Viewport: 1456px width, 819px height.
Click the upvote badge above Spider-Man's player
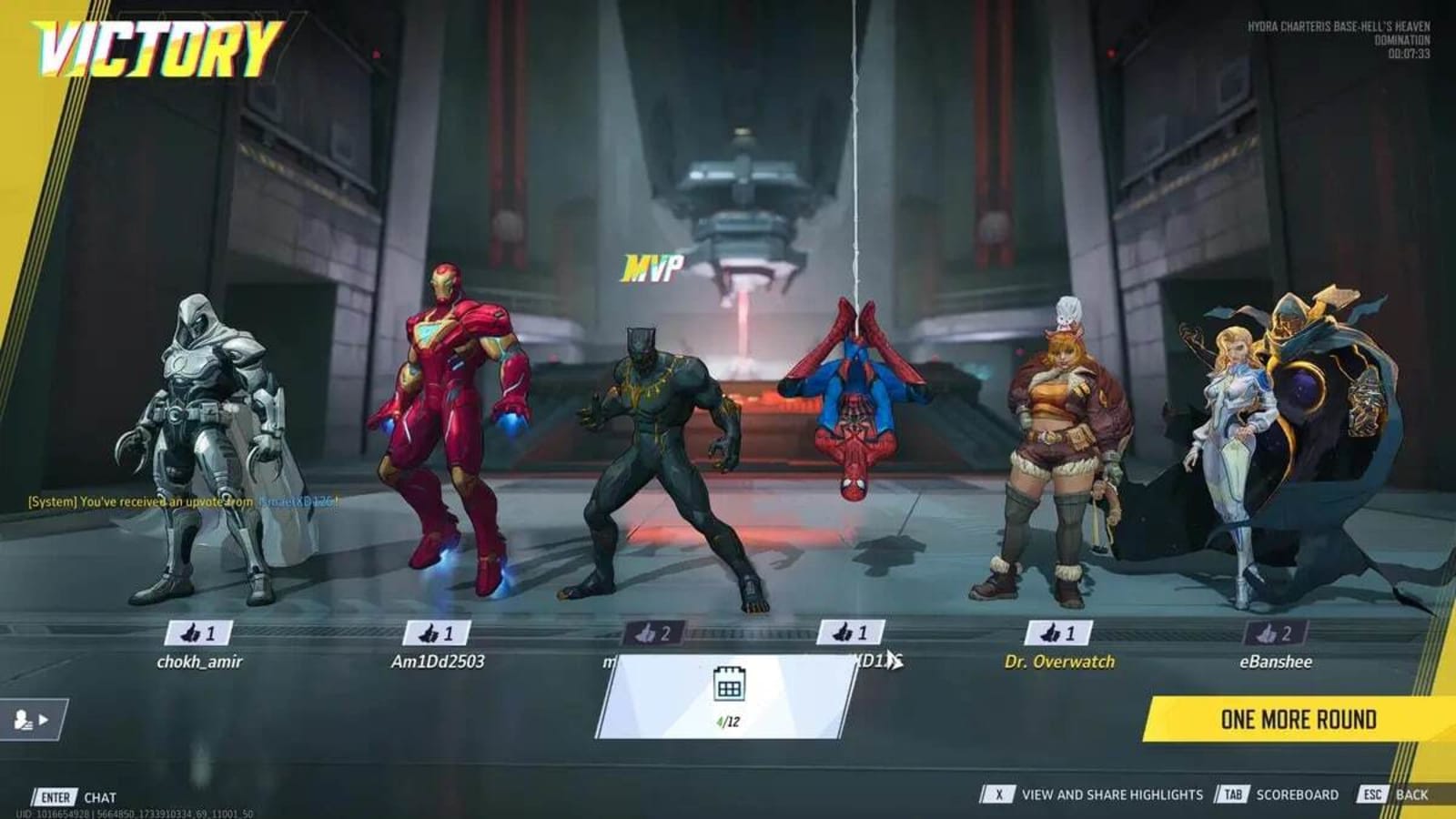(x=853, y=630)
